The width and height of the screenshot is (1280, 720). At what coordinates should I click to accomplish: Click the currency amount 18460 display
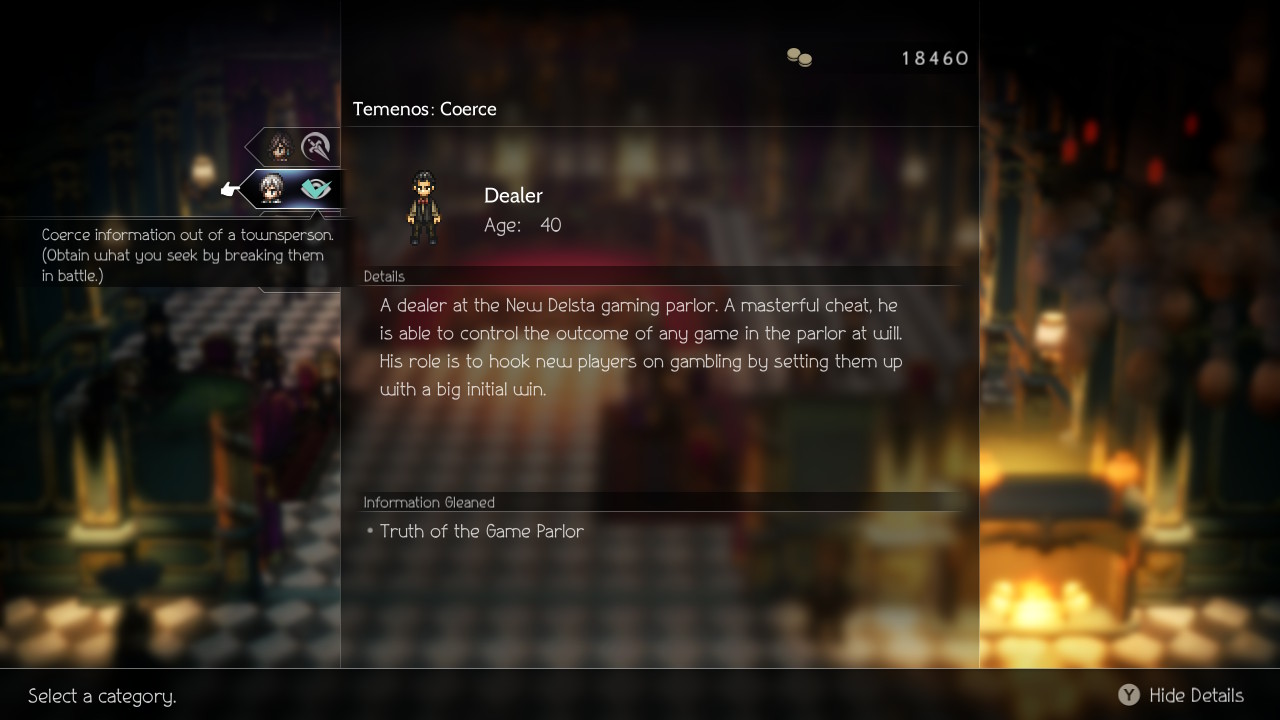936,57
